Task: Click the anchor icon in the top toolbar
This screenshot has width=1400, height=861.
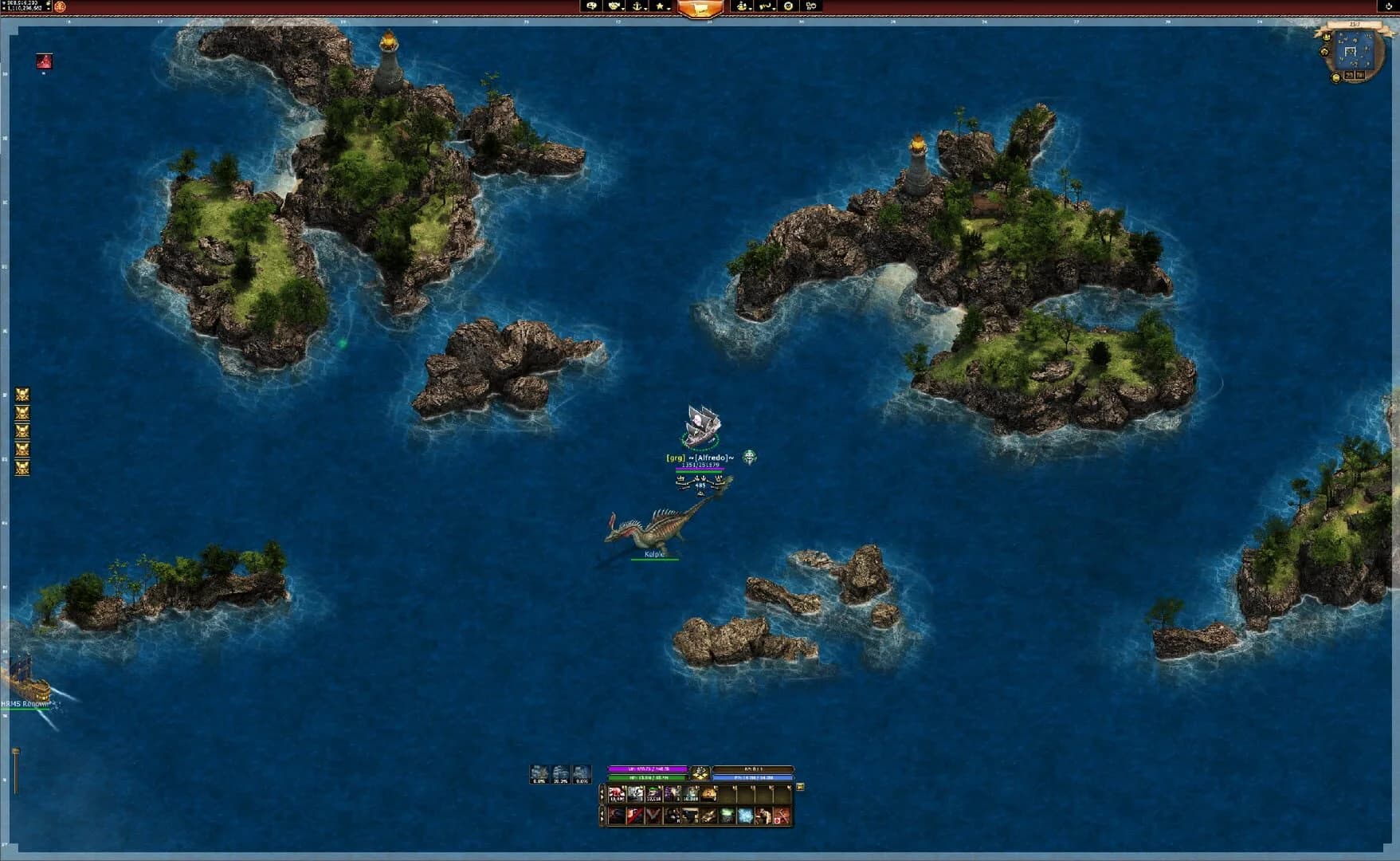Action: click(635, 7)
